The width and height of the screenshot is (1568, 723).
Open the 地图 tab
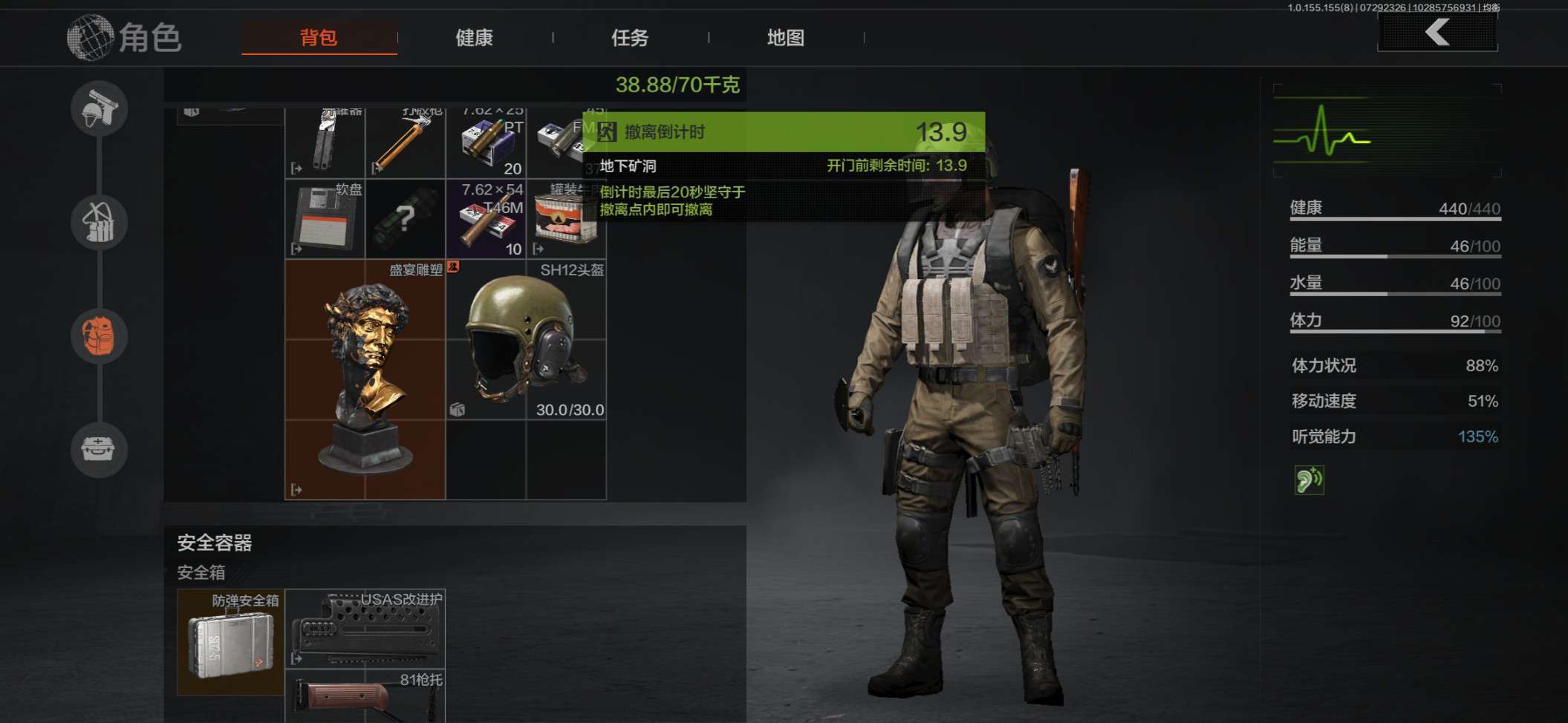pyautogui.click(x=785, y=38)
